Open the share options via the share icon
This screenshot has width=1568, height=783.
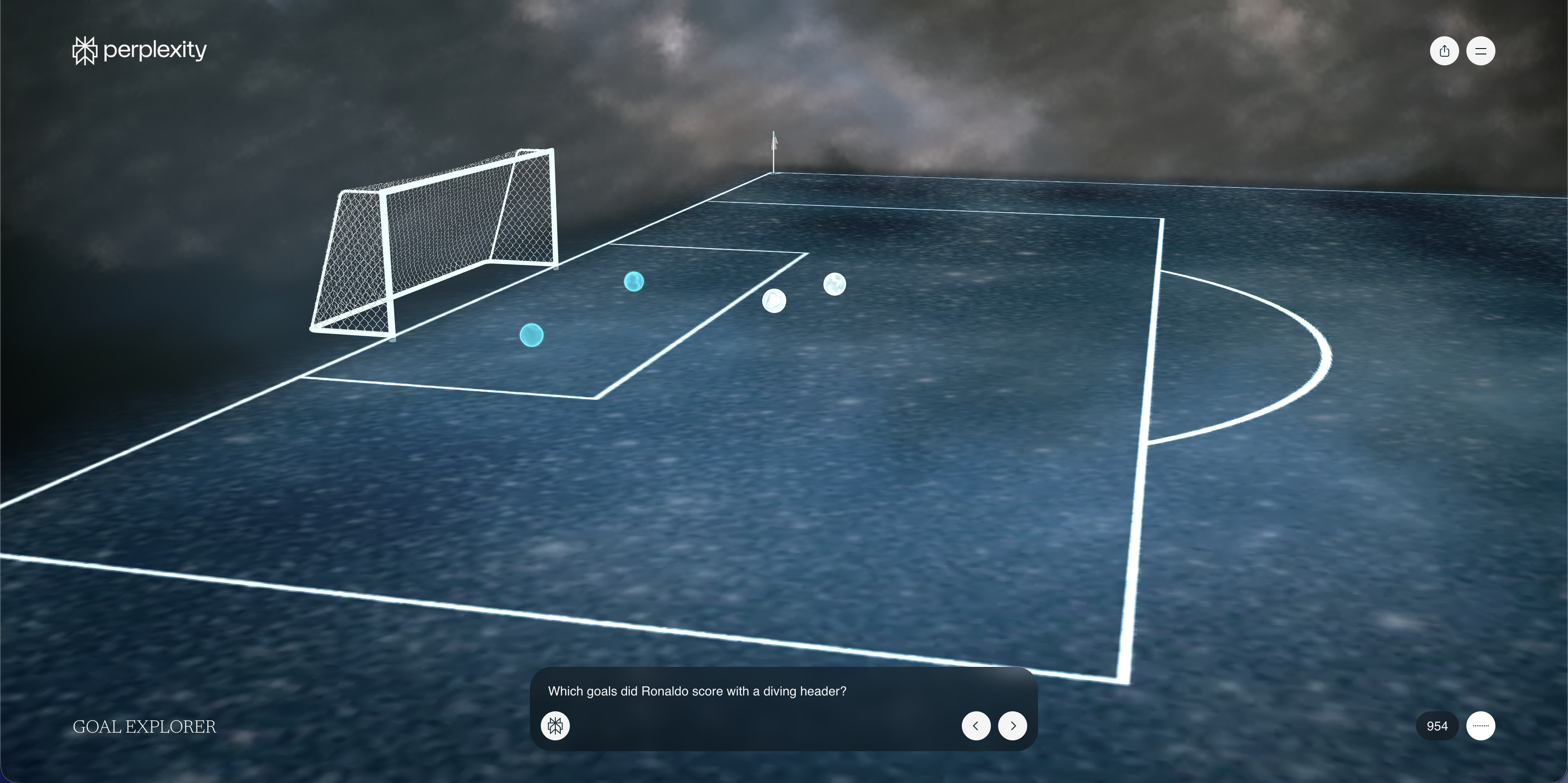(x=1444, y=50)
